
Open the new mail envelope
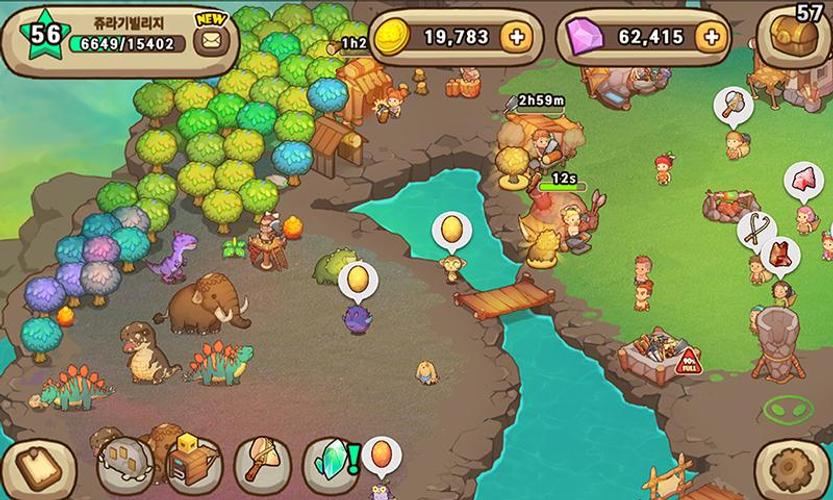tap(211, 41)
